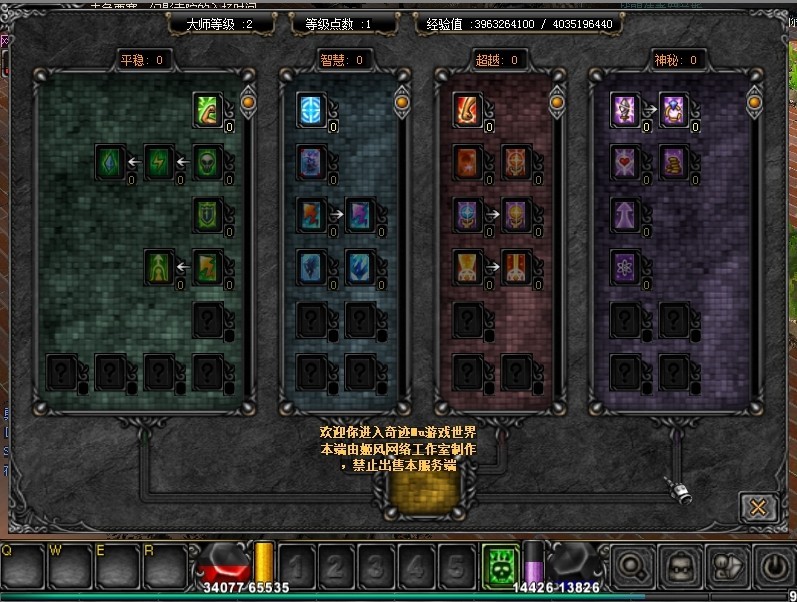
Task: Pick the red heart skill icon
Action: [625, 161]
